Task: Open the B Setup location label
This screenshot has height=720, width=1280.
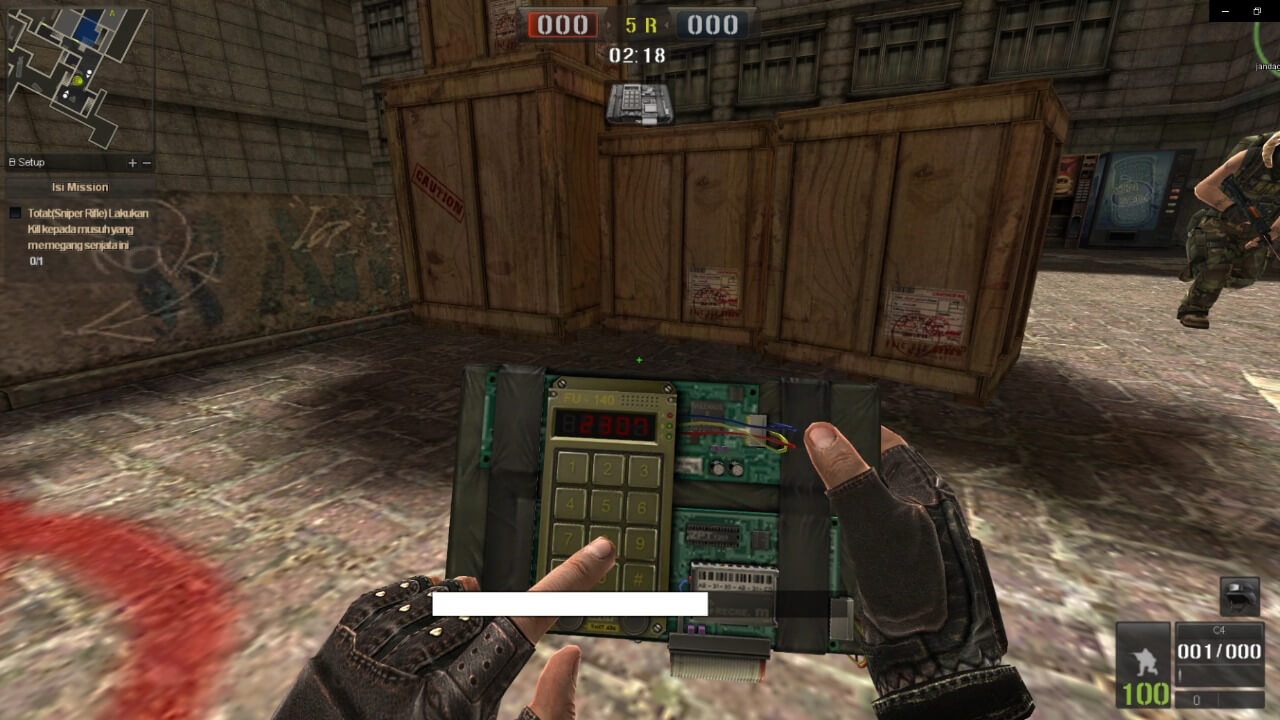Action: (25, 161)
